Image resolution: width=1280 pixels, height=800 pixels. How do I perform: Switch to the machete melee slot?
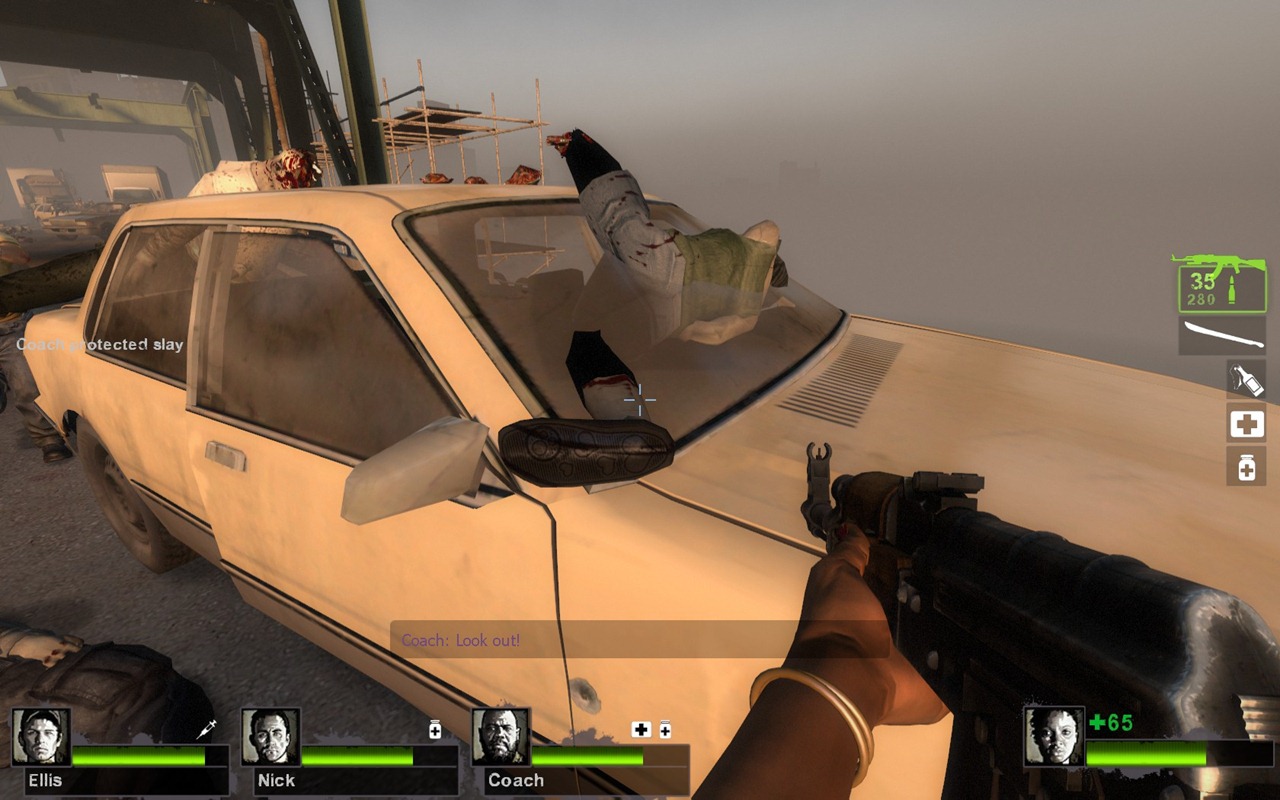[x=1222, y=335]
